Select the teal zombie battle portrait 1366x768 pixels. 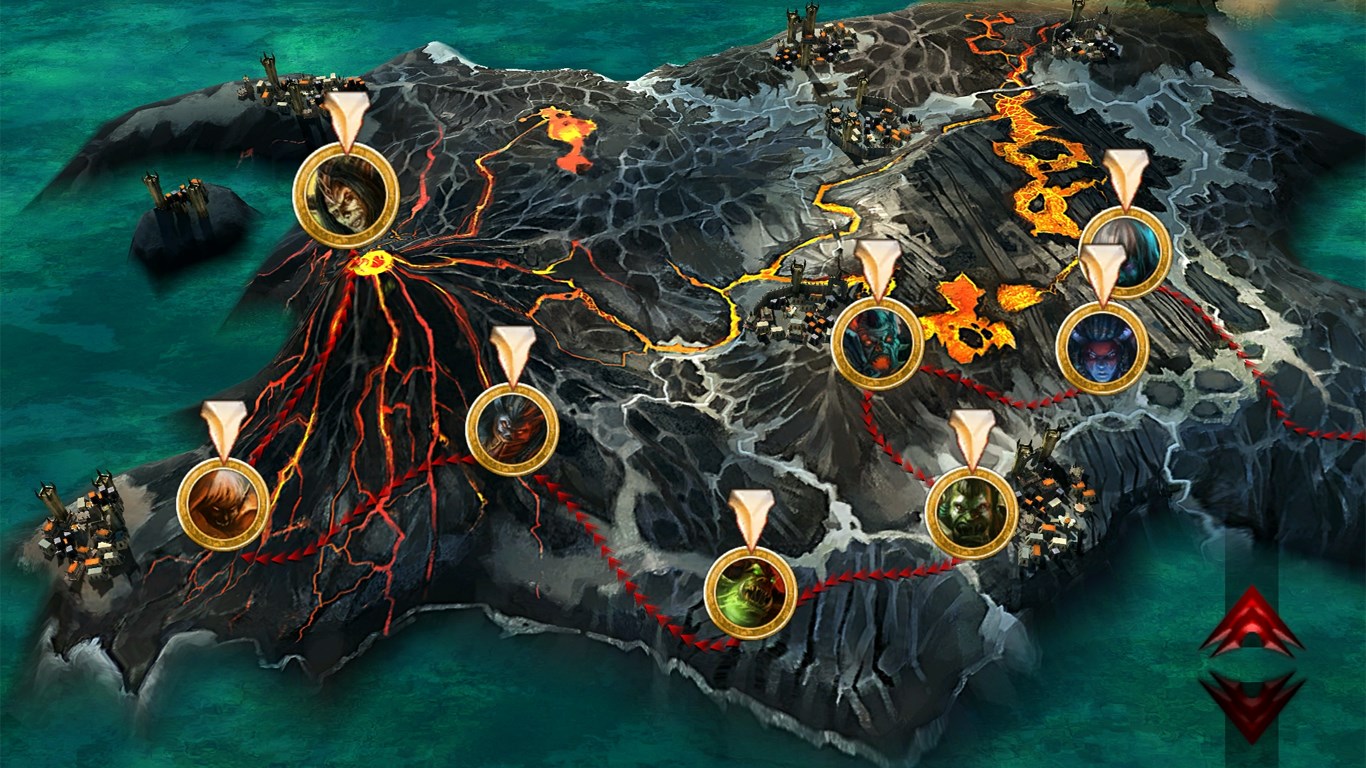[876, 343]
